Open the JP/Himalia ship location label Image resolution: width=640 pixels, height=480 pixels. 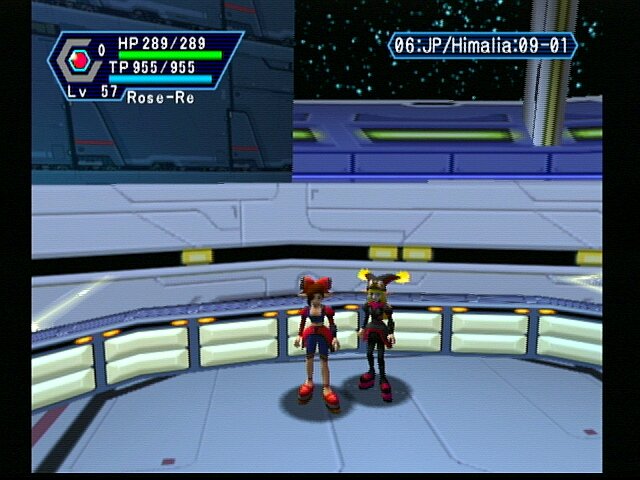(x=482, y=46)
